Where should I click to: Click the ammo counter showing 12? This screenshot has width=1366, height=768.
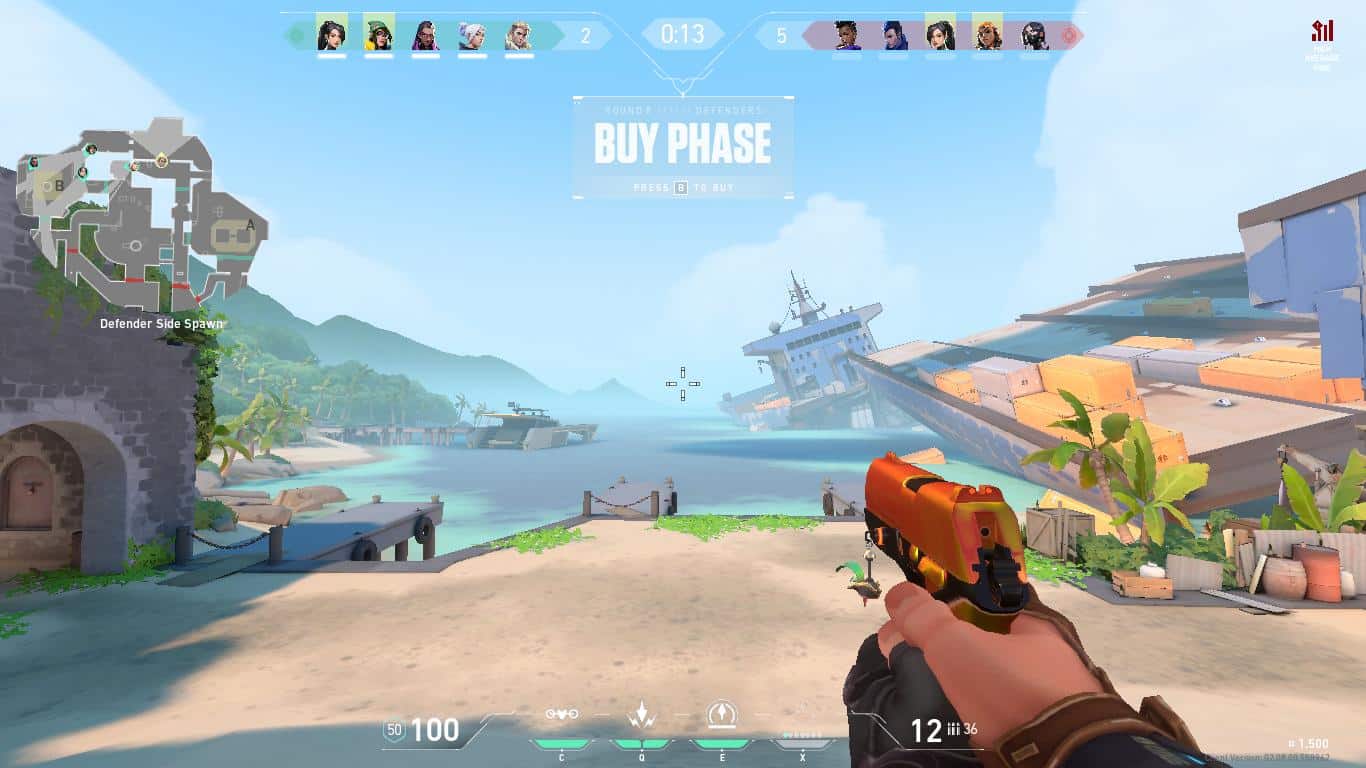(x=927, y=727)
